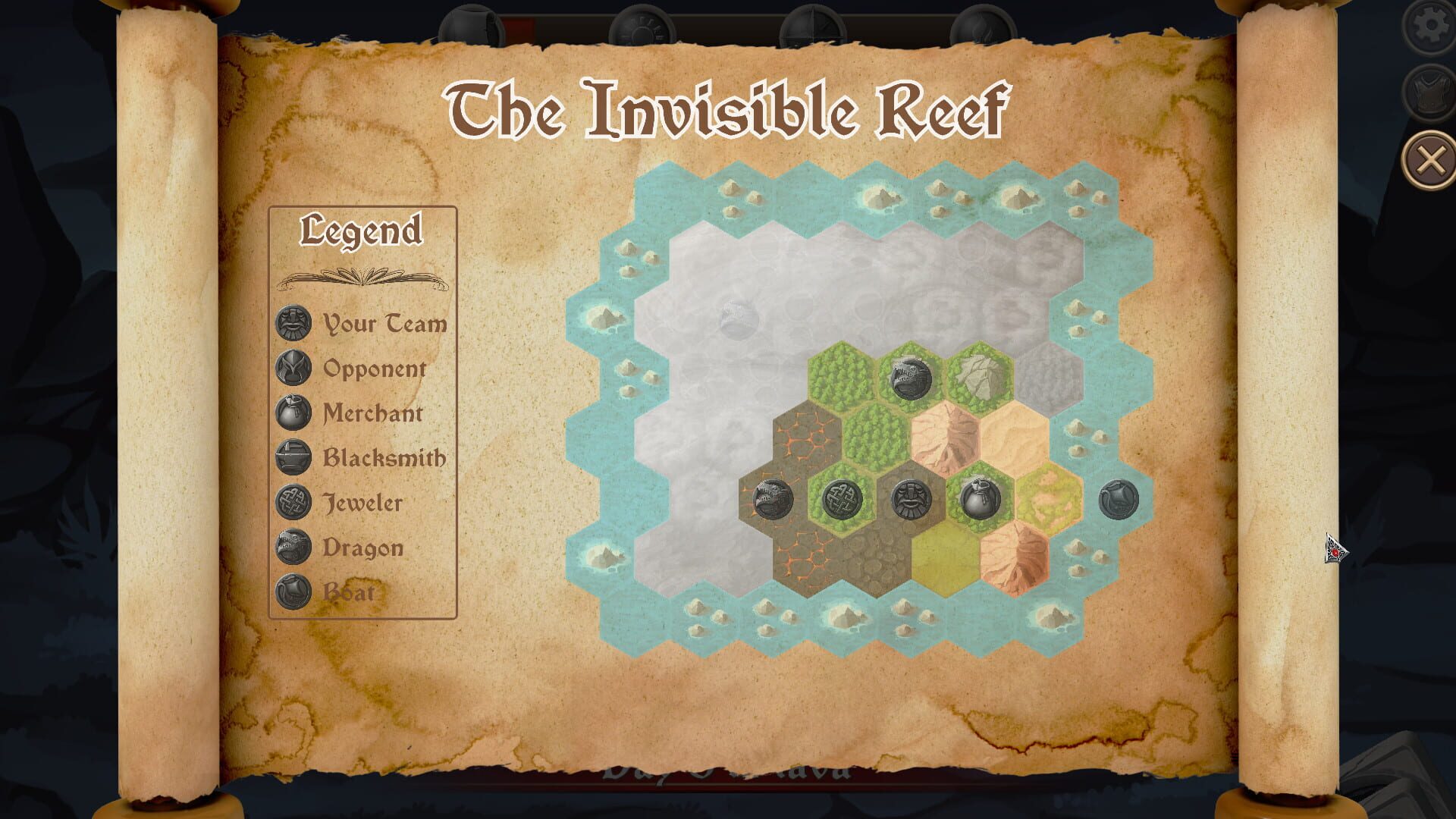Select your team marker in the map center
Screen dimensions: 1456x819
[x=910, y=499]
